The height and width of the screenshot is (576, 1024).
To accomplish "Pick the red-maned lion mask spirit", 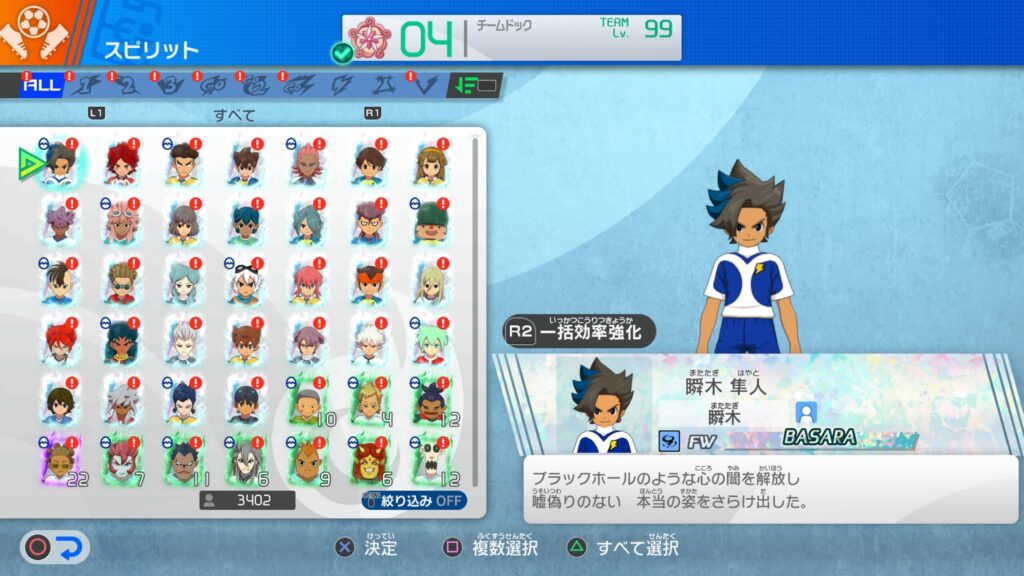I will (369, 460).
